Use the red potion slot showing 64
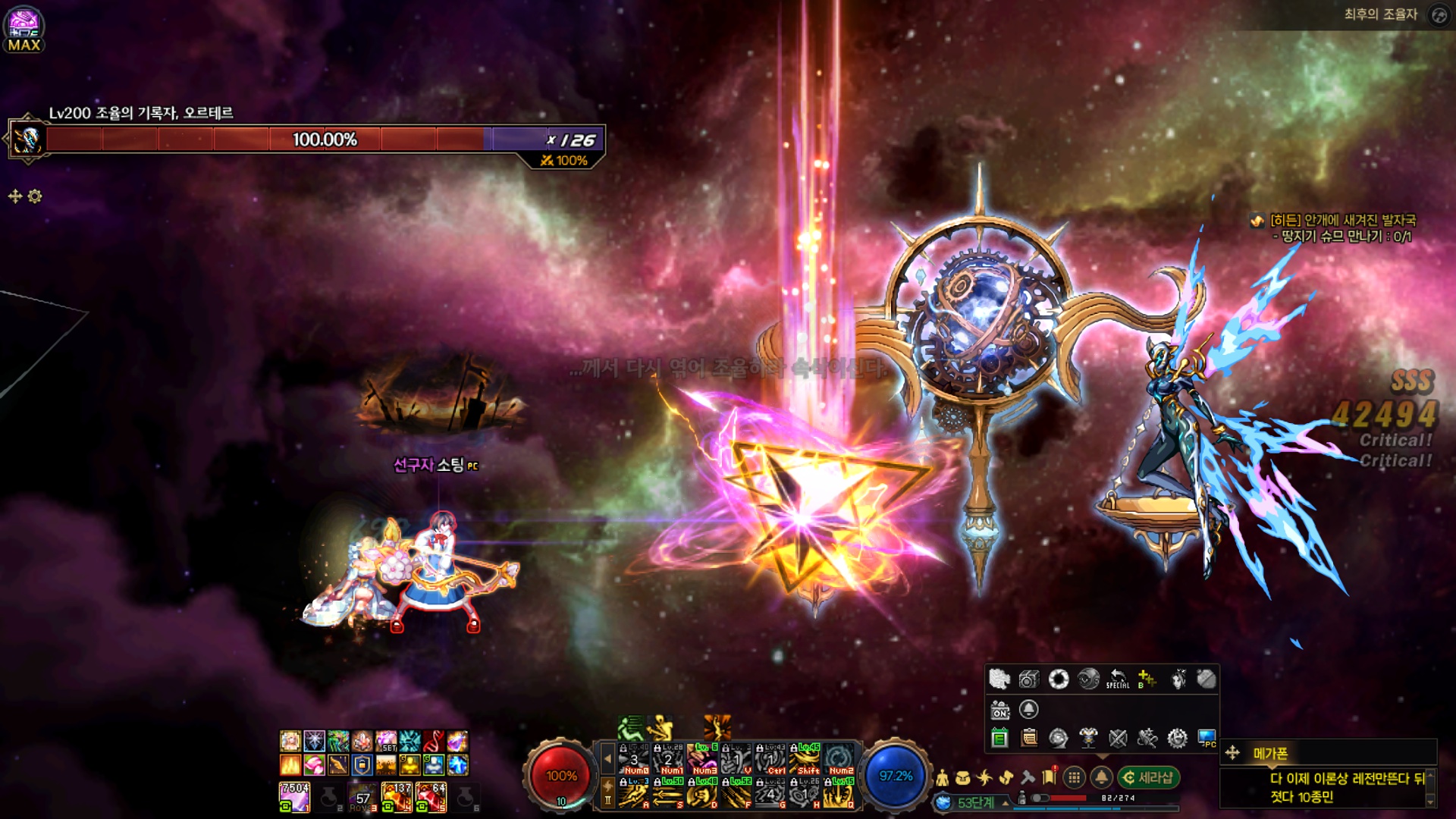This screenshot has width=1456, height=819. tap(431, 797)
